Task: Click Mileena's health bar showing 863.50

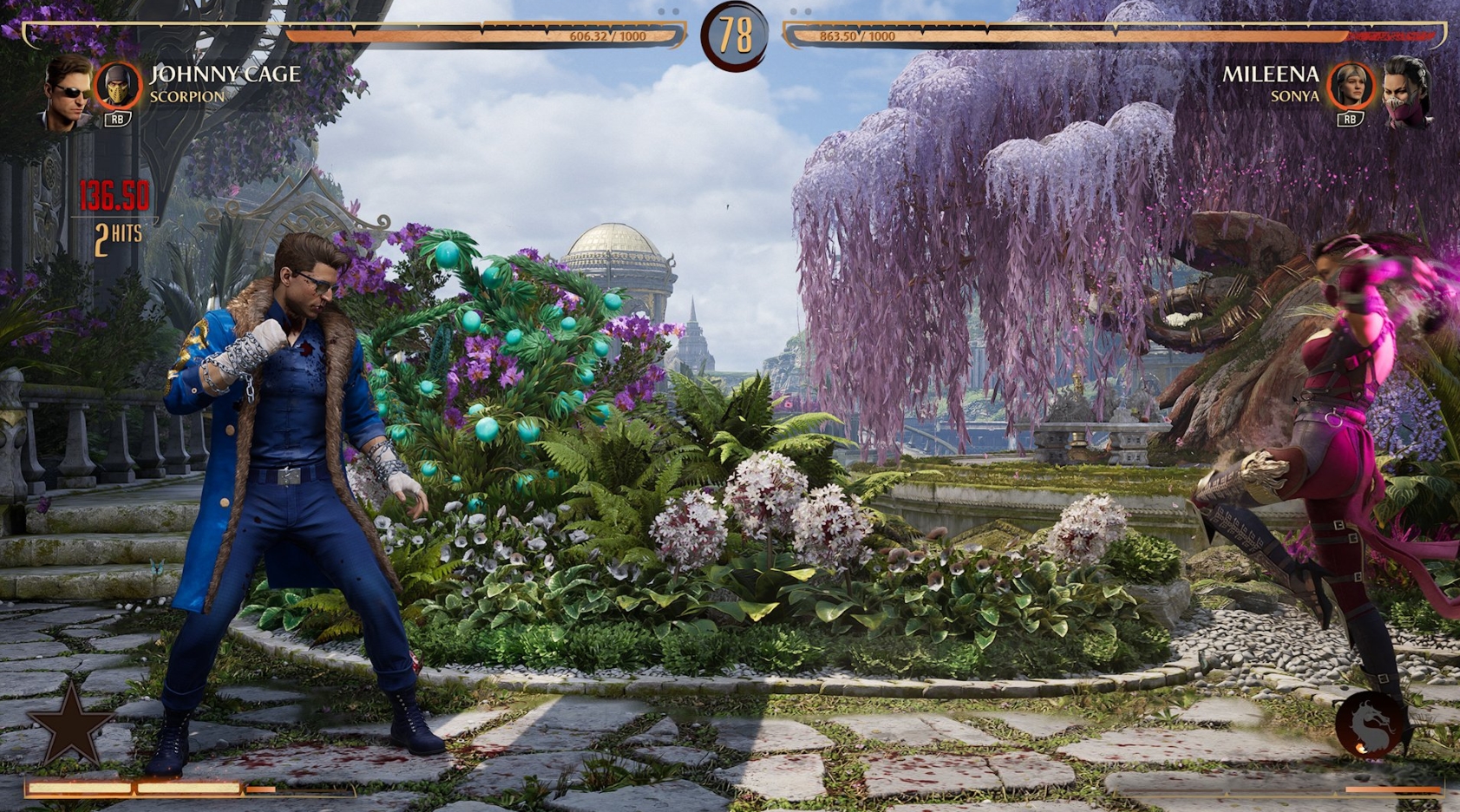Action: pos(859,36)
